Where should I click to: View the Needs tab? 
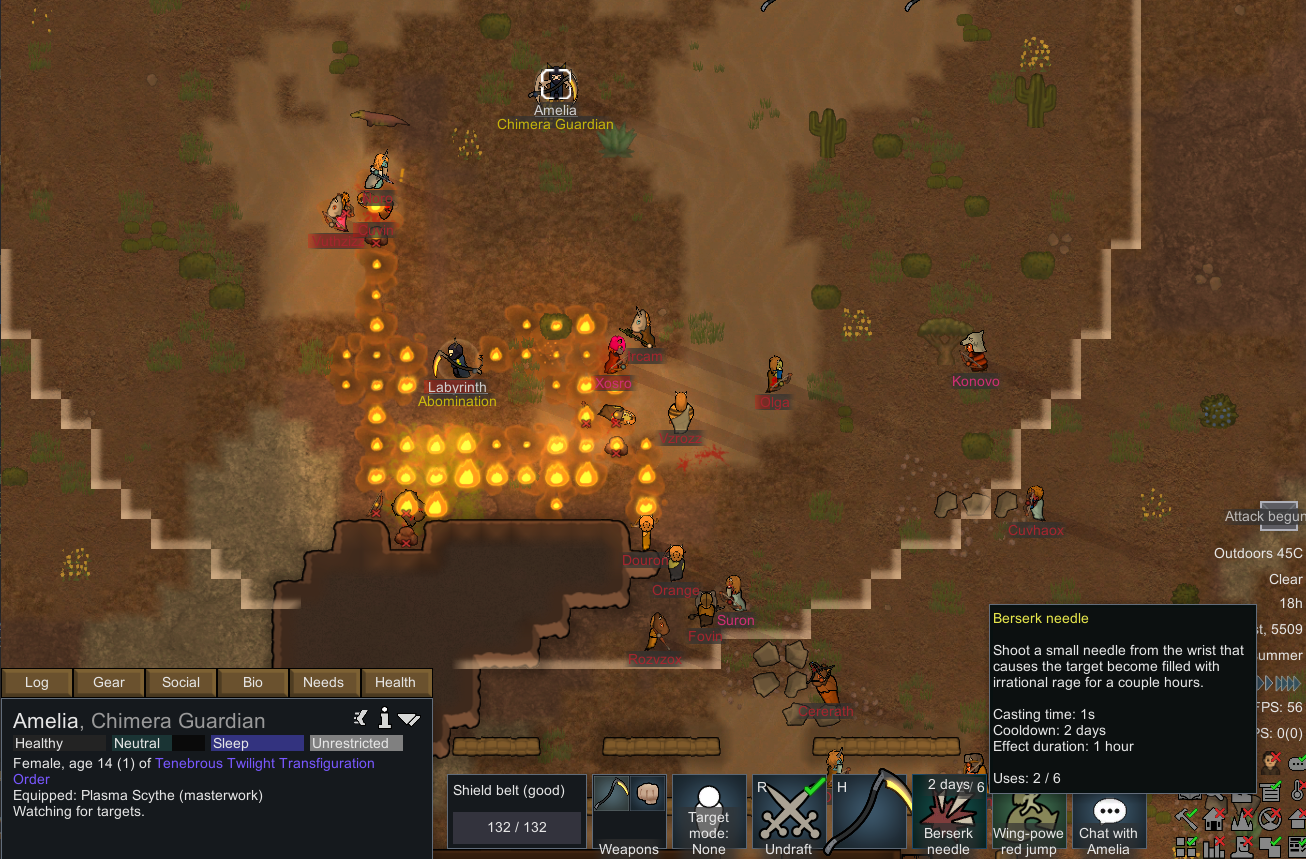[x=323, y=682]
